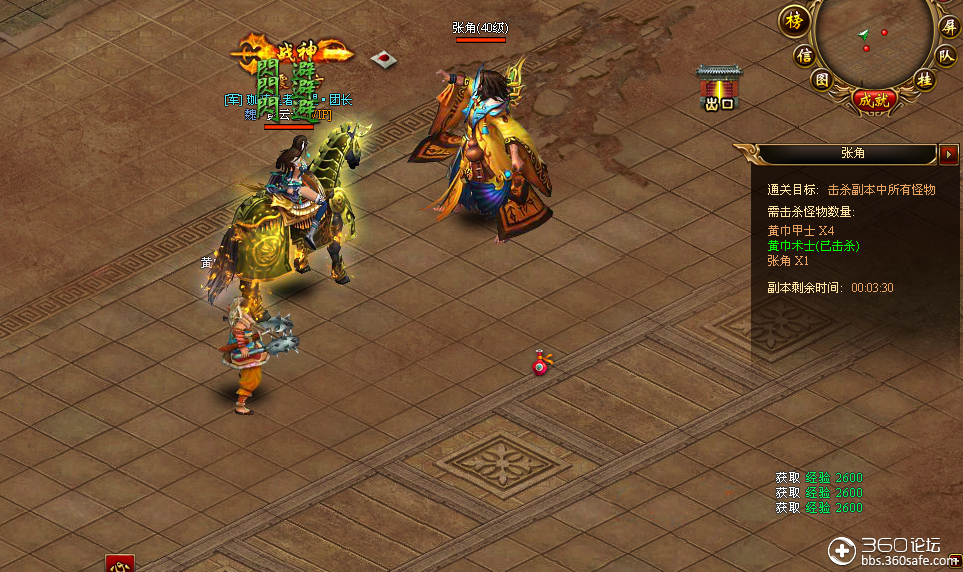Image resolution: width=963 pixels, height=572 pixels.
Task: Click the 出口 dungeon exit icon
Action: (719, 87)
